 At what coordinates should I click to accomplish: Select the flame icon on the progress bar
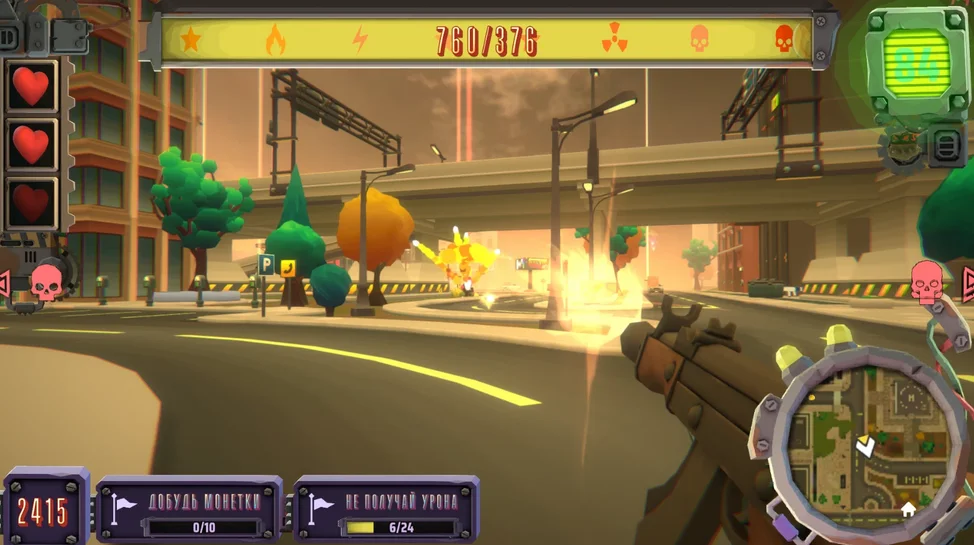[x=275, y=40]
